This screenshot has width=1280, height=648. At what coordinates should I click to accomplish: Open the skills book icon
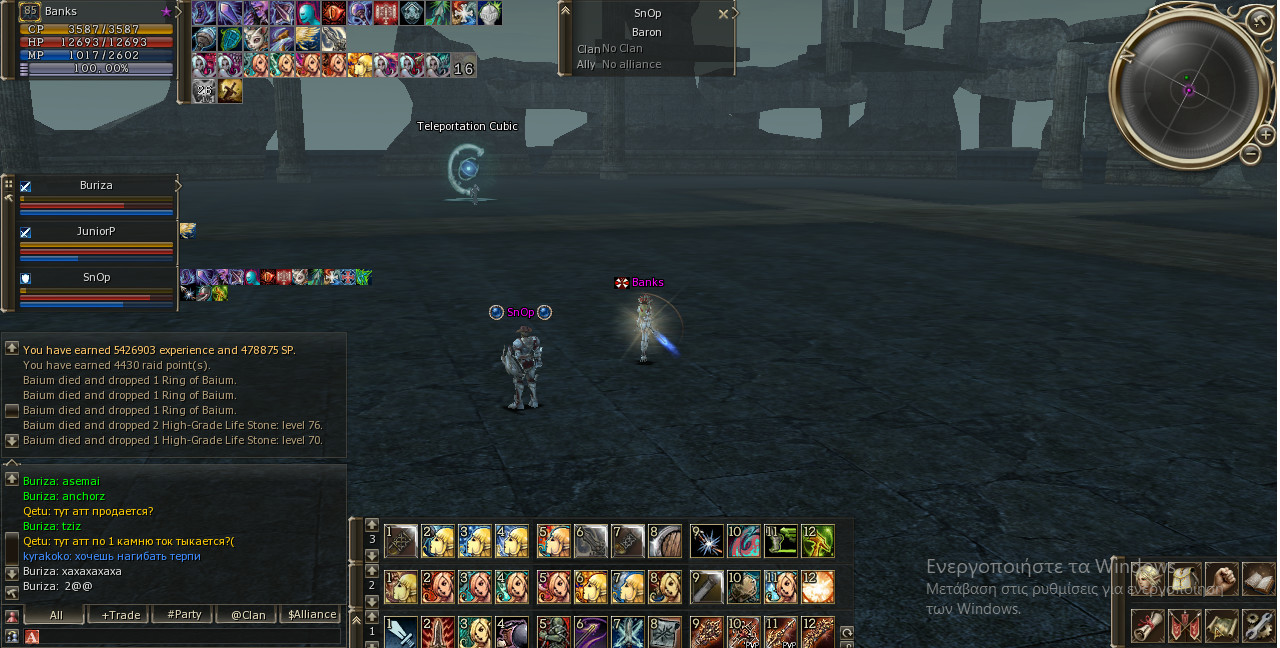click(1259, 579)
